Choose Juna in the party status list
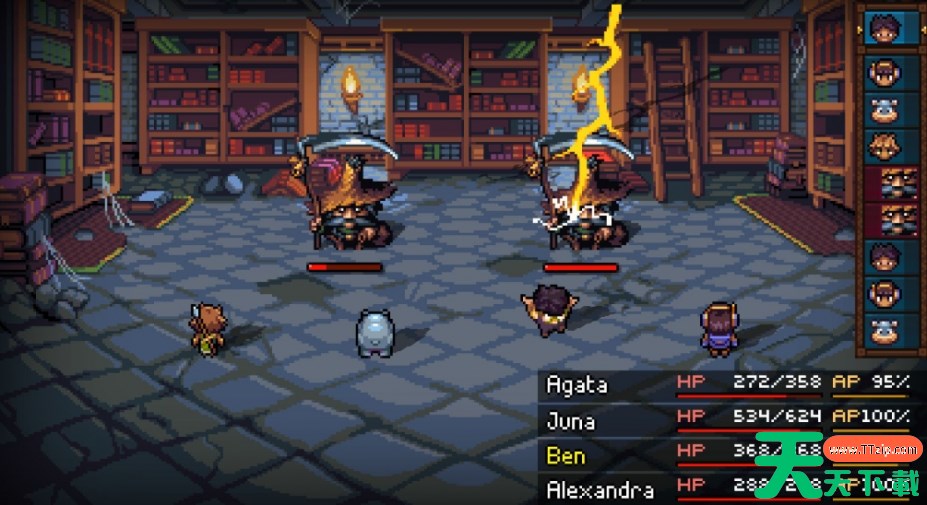927x505 pixels. [x=571, y=419]
